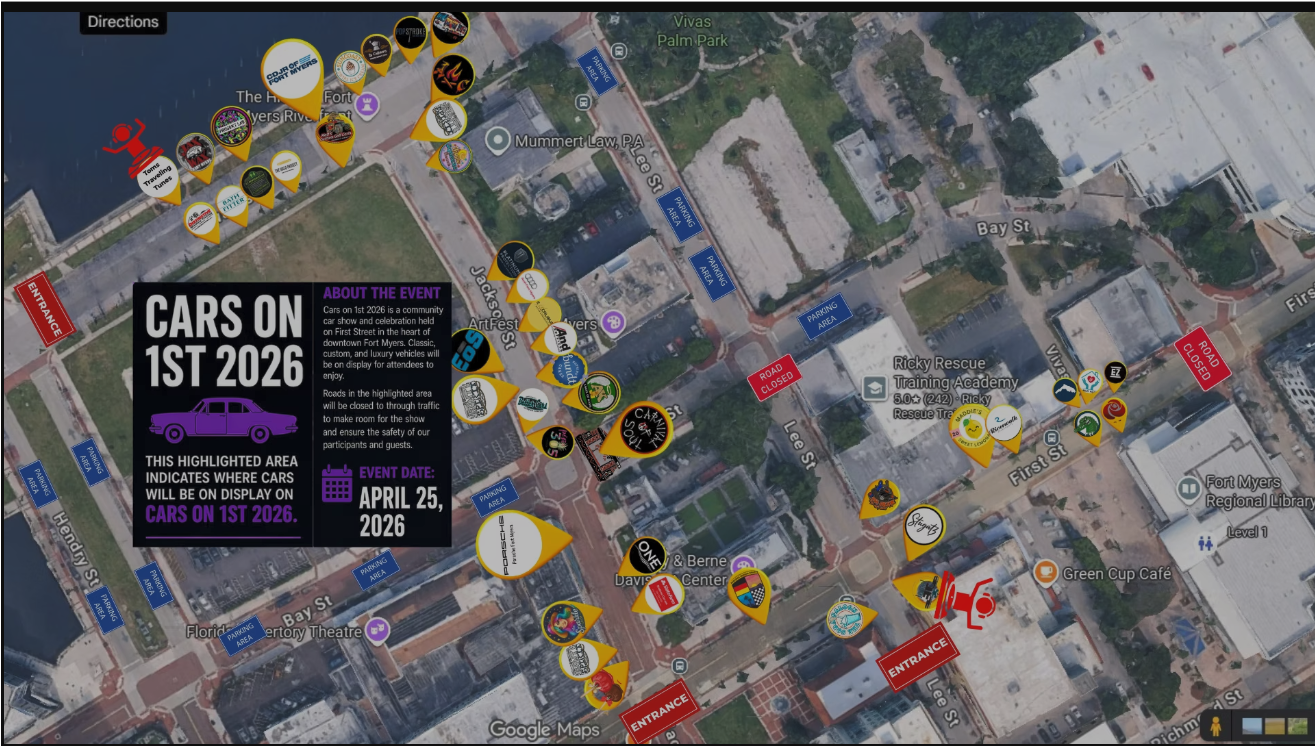Select the PopStroke black logo pin

(410, 33)
